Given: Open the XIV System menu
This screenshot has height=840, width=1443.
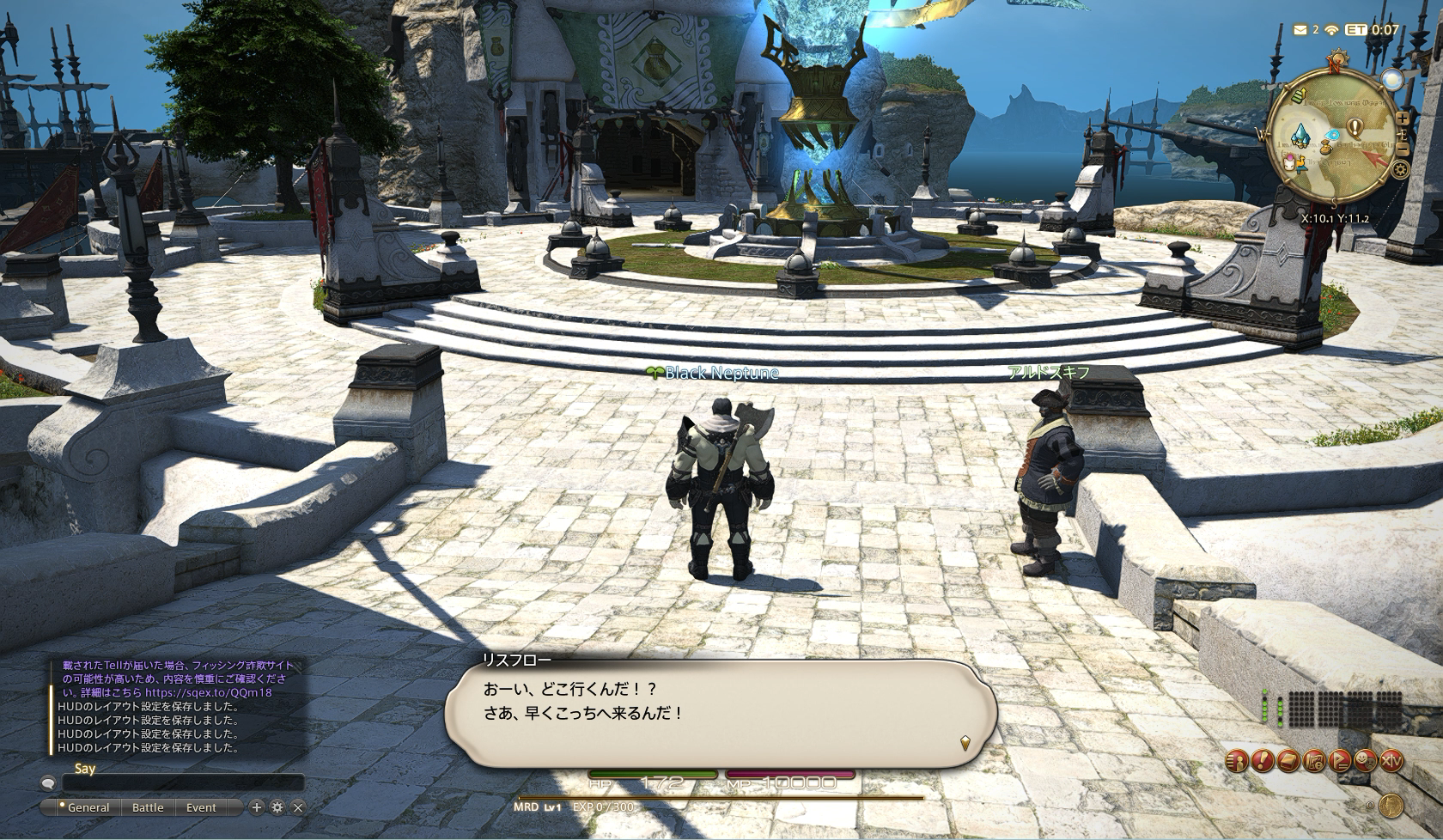Looking at the screenshot, I should pos(1391,760).
